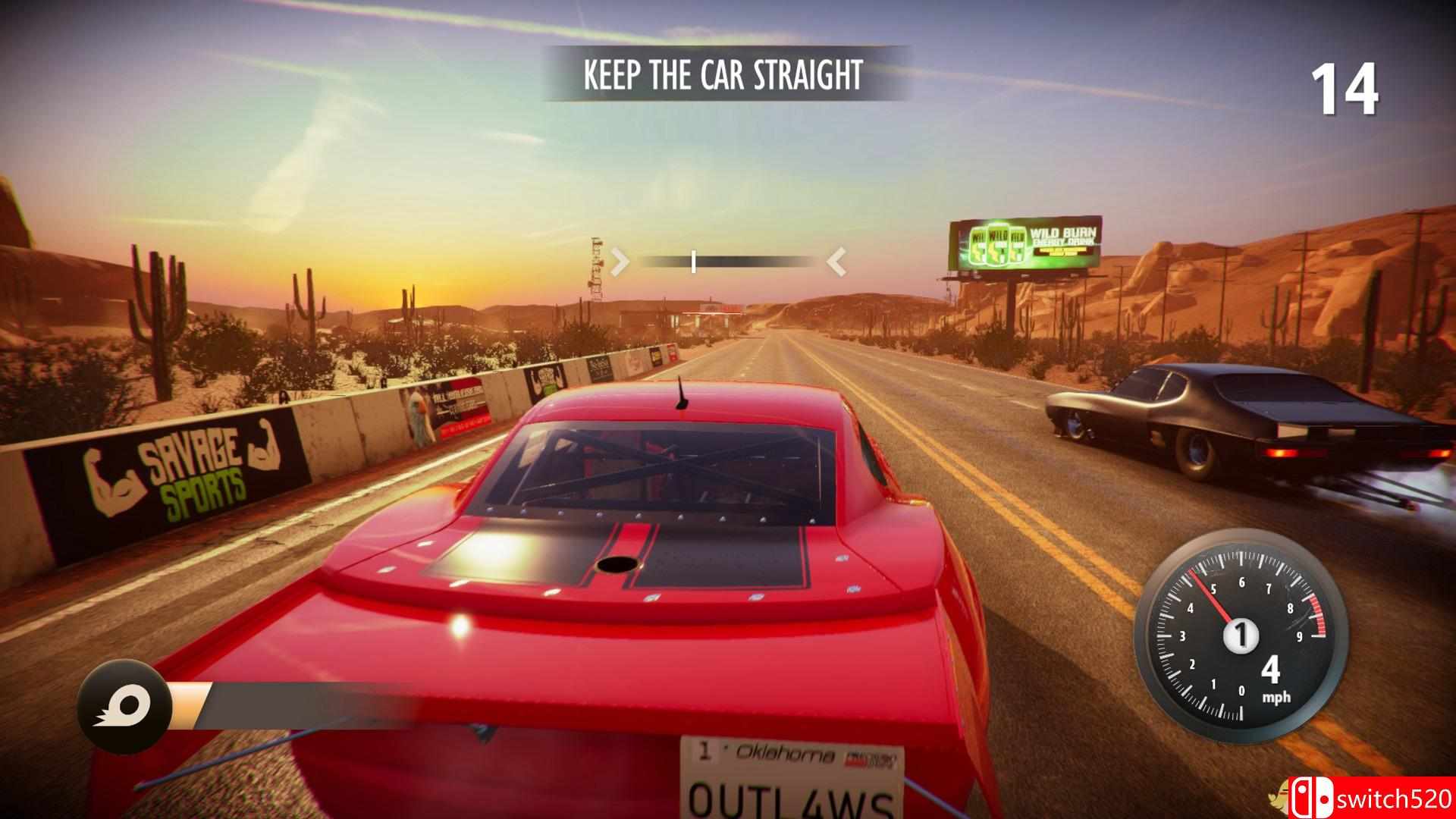Click the left white arrow of the steering bar
The height and width of the screenshot is (819, 1456).
click(x=620, y=263)
